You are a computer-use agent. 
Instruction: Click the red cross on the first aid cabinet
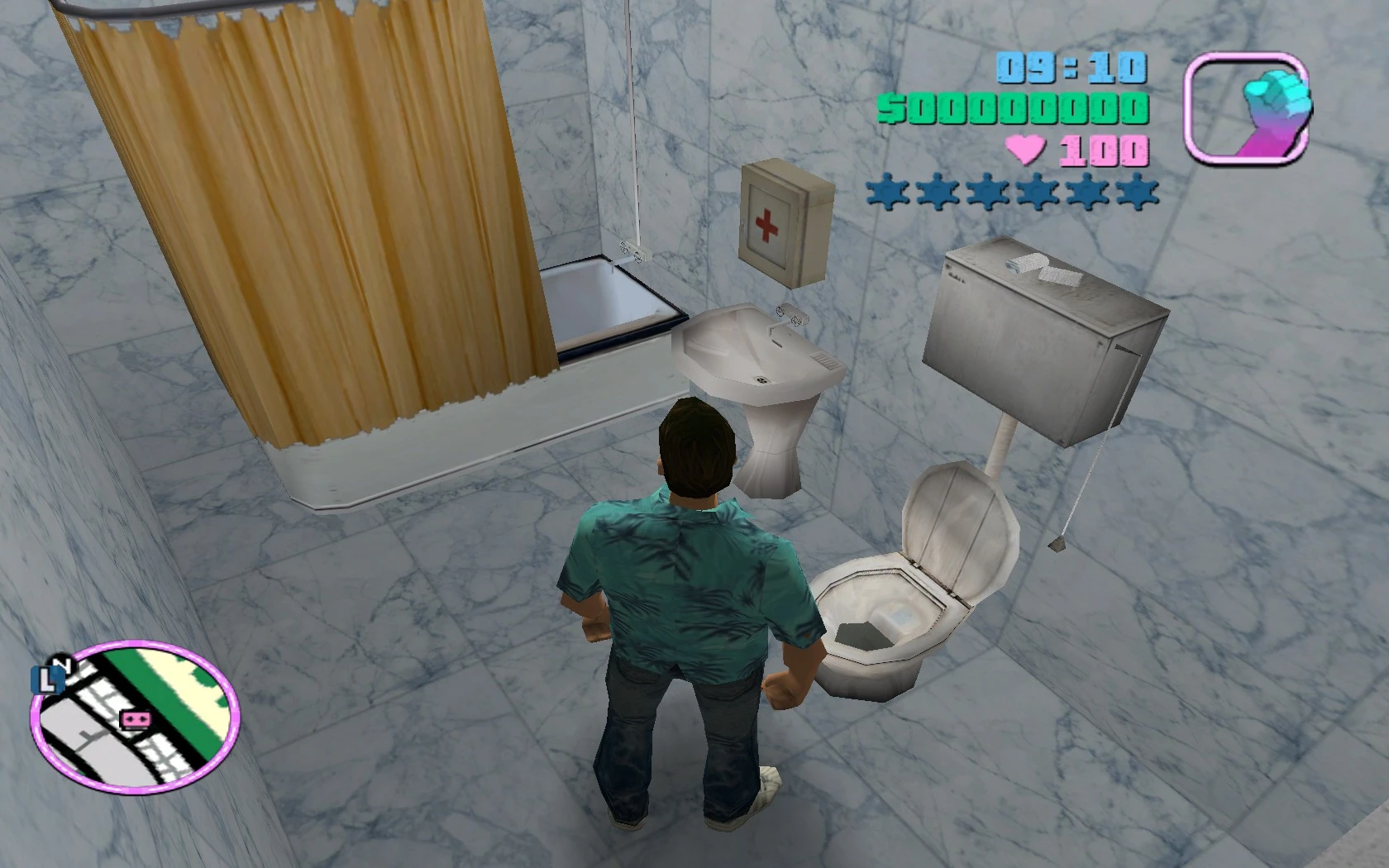[765, 223]
